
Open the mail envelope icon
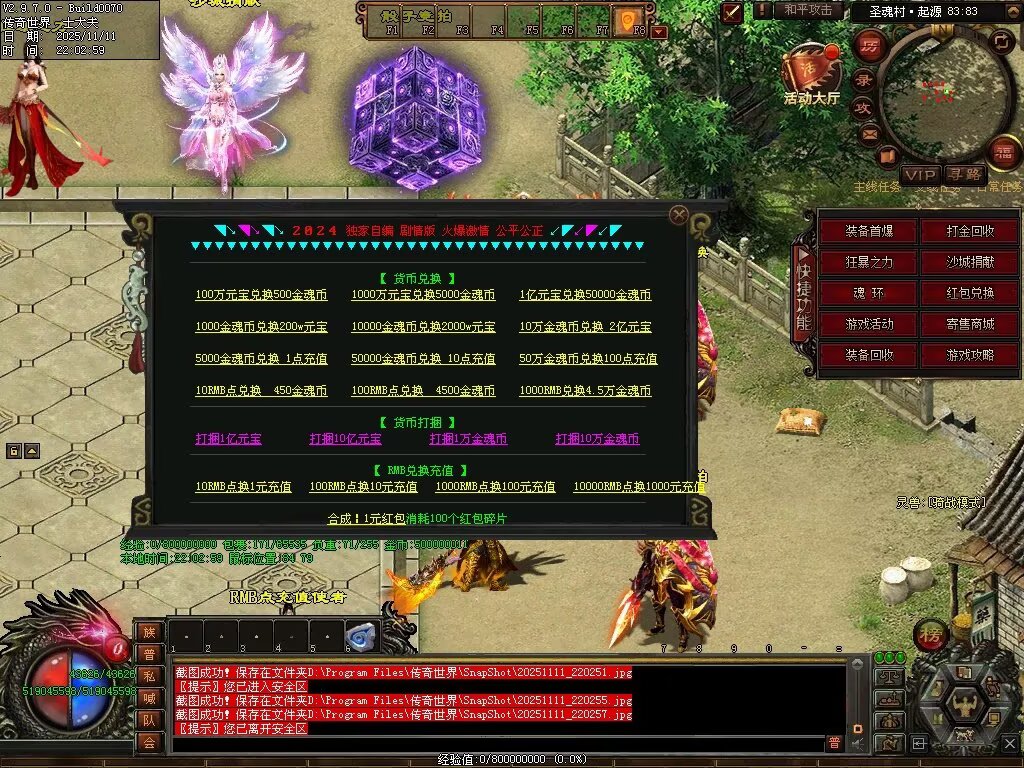pos(869,133)
